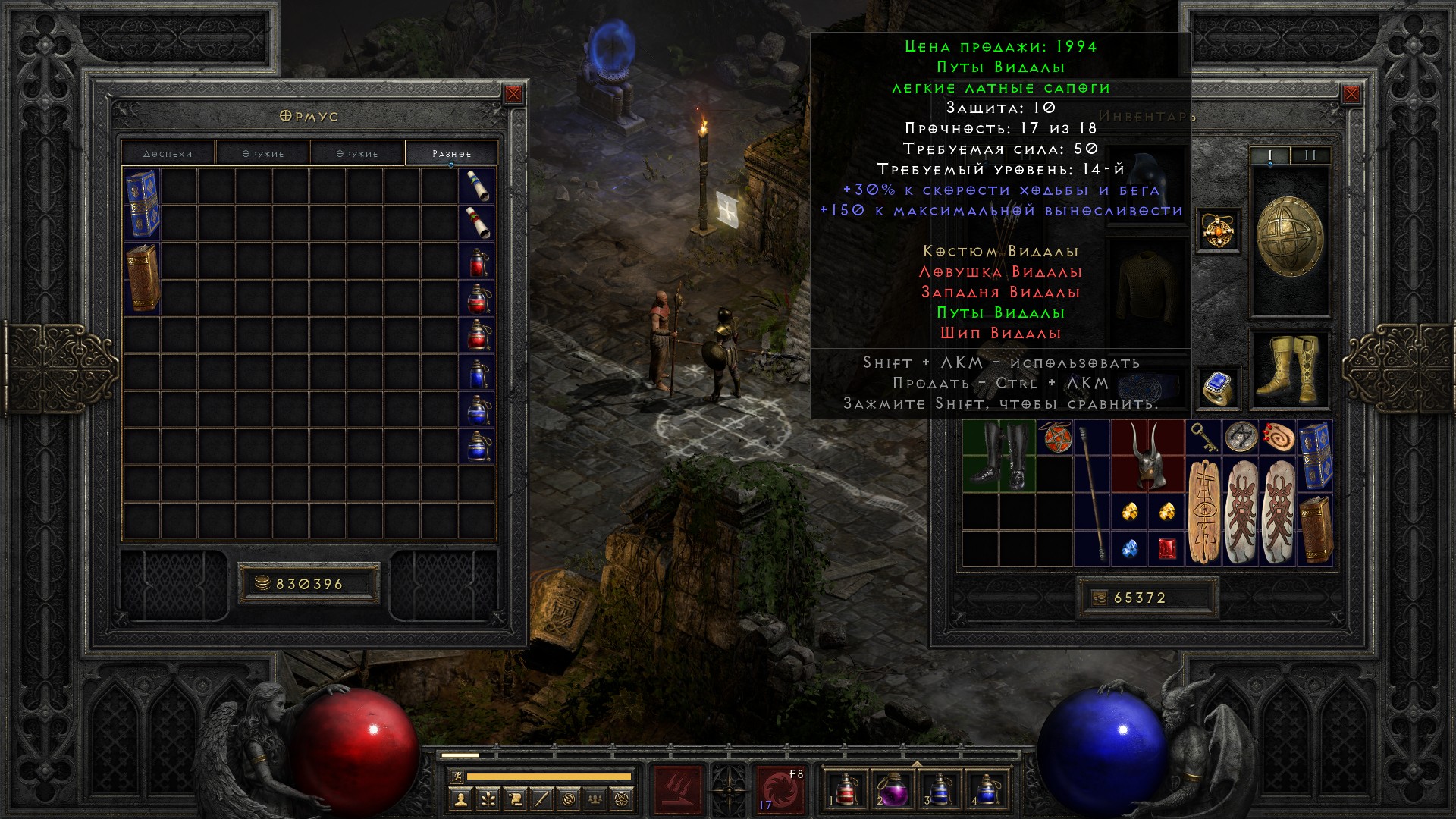
Task: Select the key in the inventory
Action: point(1203,437)
